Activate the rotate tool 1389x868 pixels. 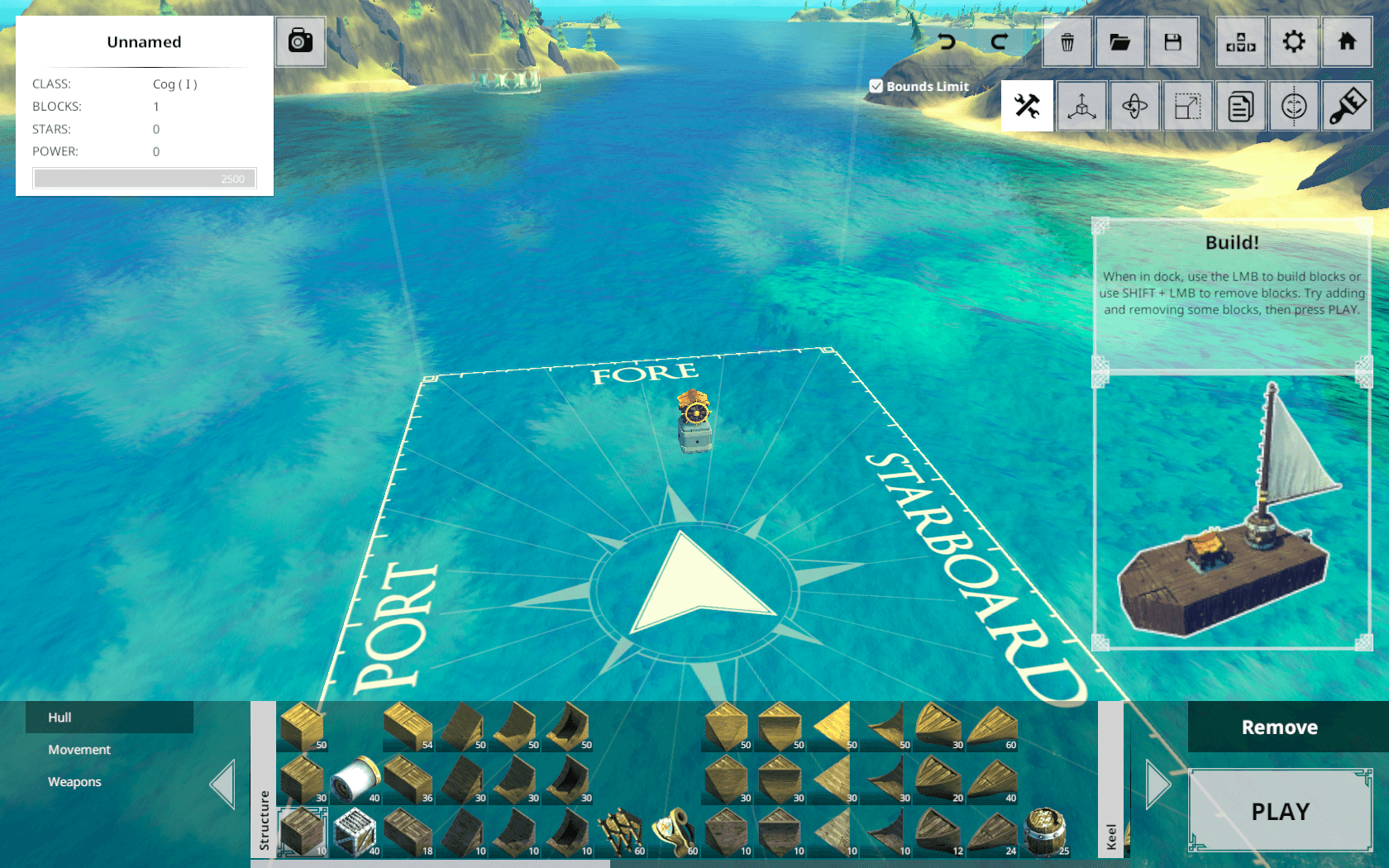tap(1134, 106)
